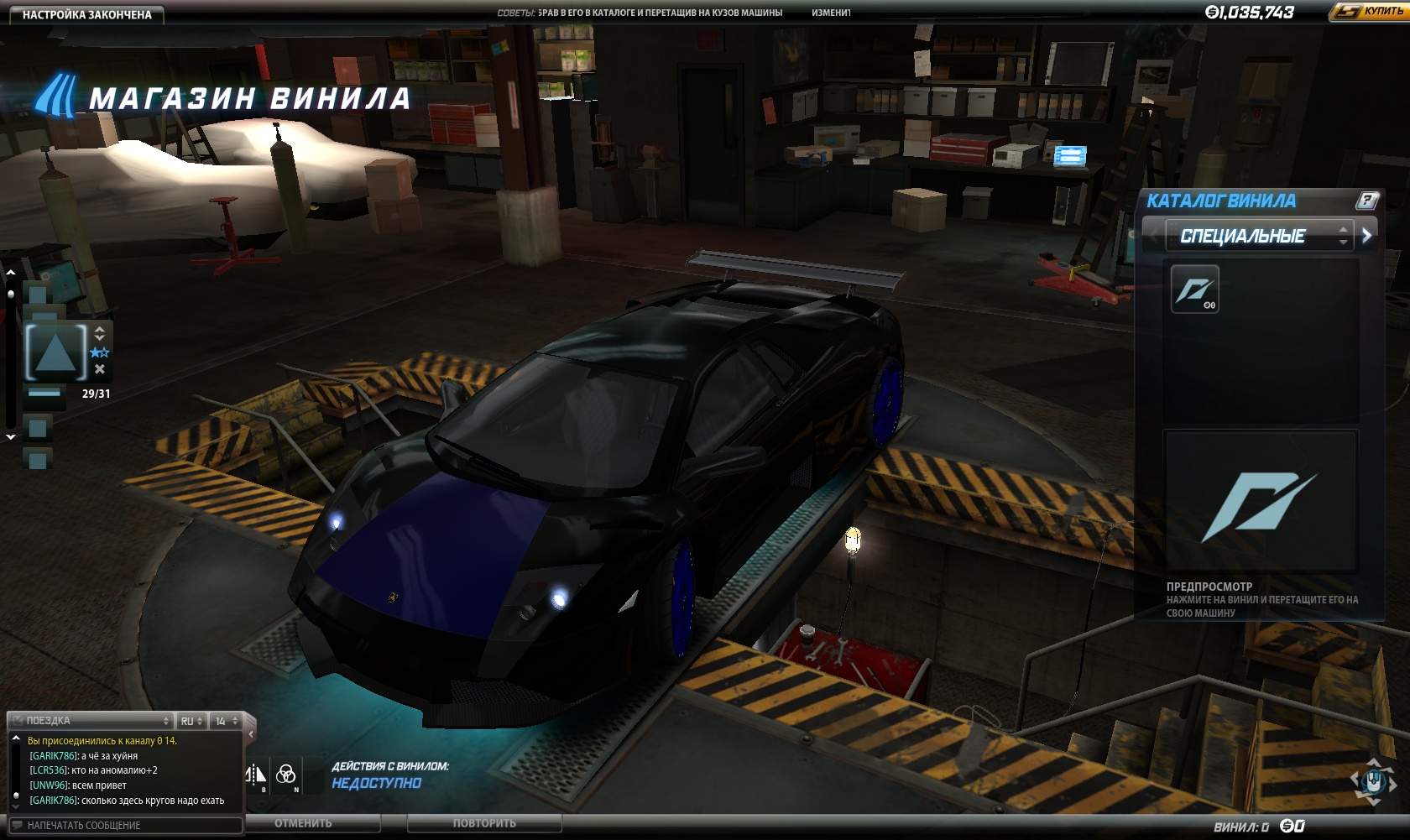Click the 'Повторить' redo button
The width and height of the screenshot is (1410, 840).
[484, 823]
